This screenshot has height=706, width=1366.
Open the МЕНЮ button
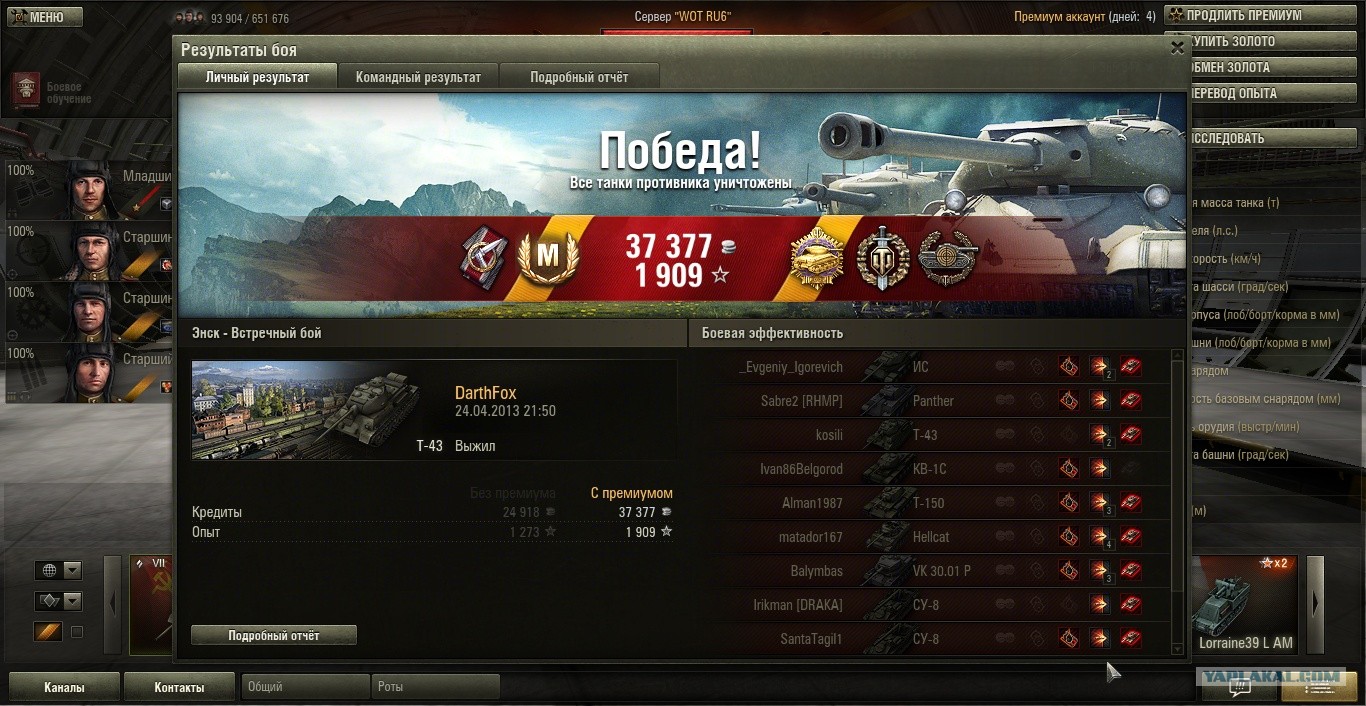pyautogui.click(x=46, y=17)
